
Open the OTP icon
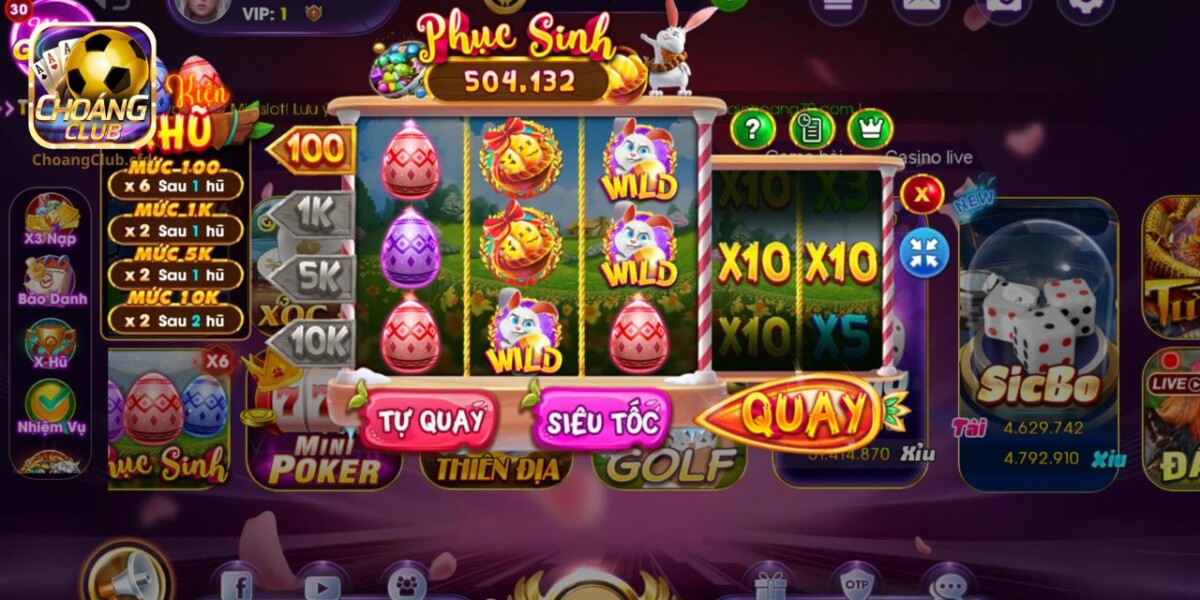[856, 584]
